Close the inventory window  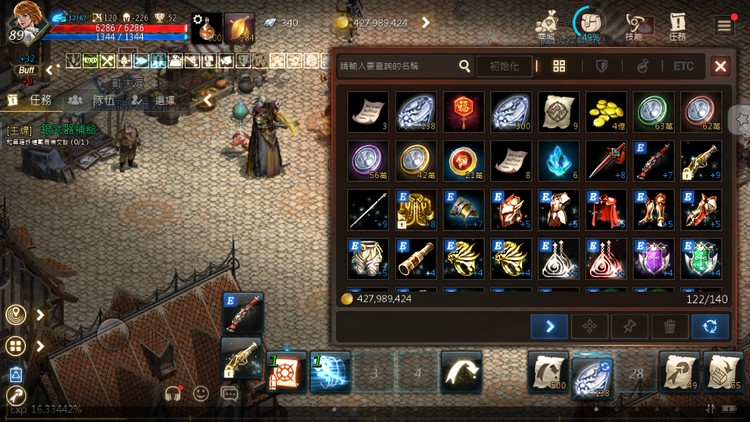[x=720, y=66]
